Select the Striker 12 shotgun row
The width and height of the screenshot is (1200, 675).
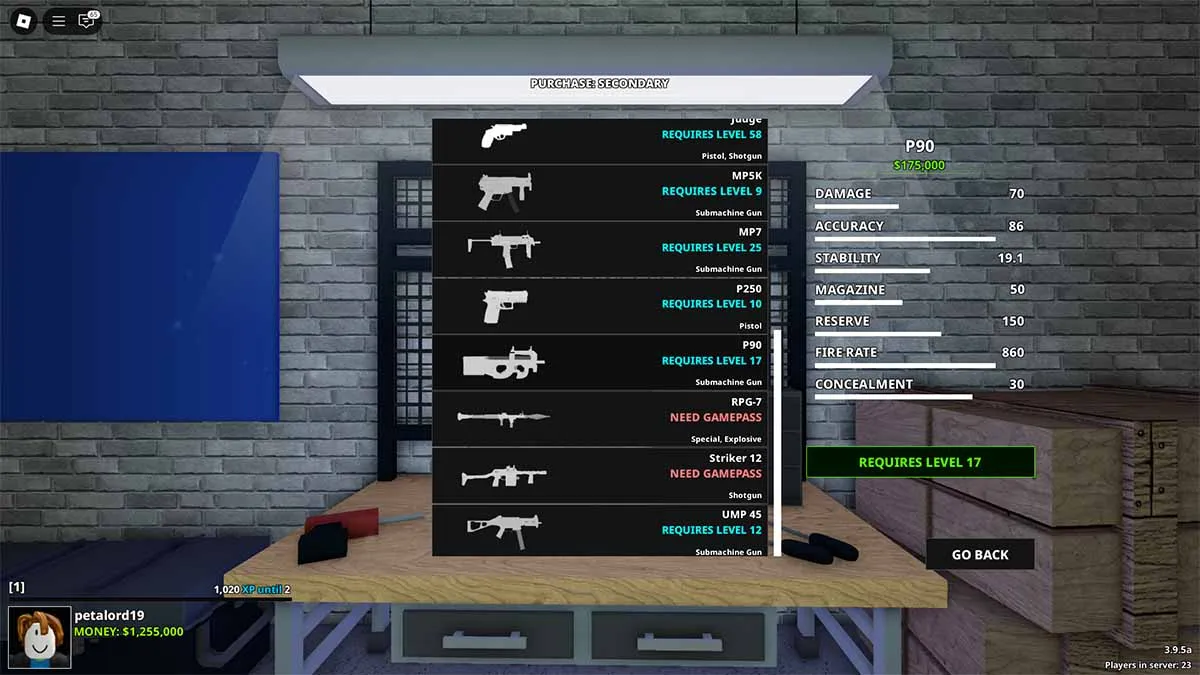pos(600,475)
